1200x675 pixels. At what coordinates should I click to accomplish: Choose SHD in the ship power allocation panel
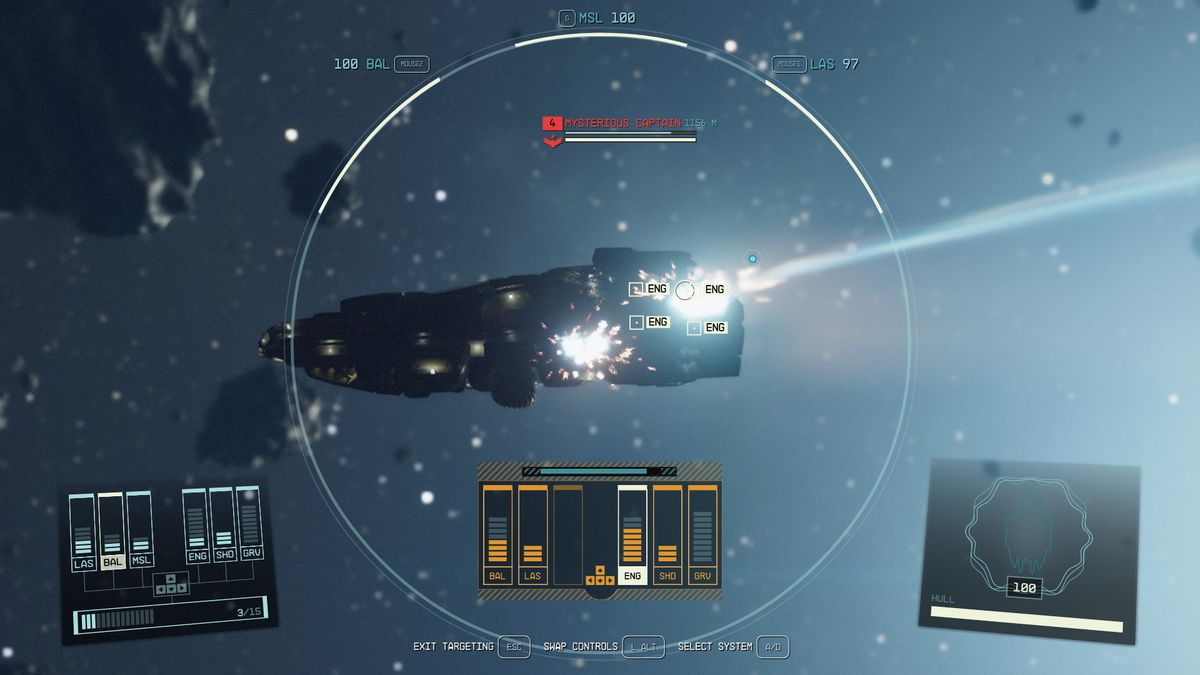pyautogui.click(x=224, y=553)
